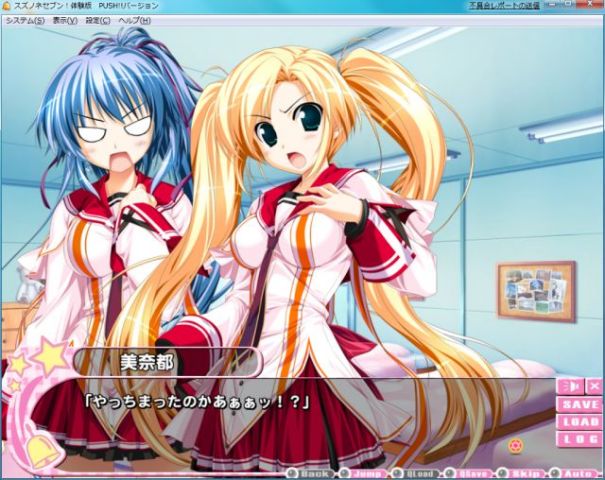The width and height of the screenshot is (605, 480).
Task: Open the 設定(C) menu
Action: [x=98, y=20]
